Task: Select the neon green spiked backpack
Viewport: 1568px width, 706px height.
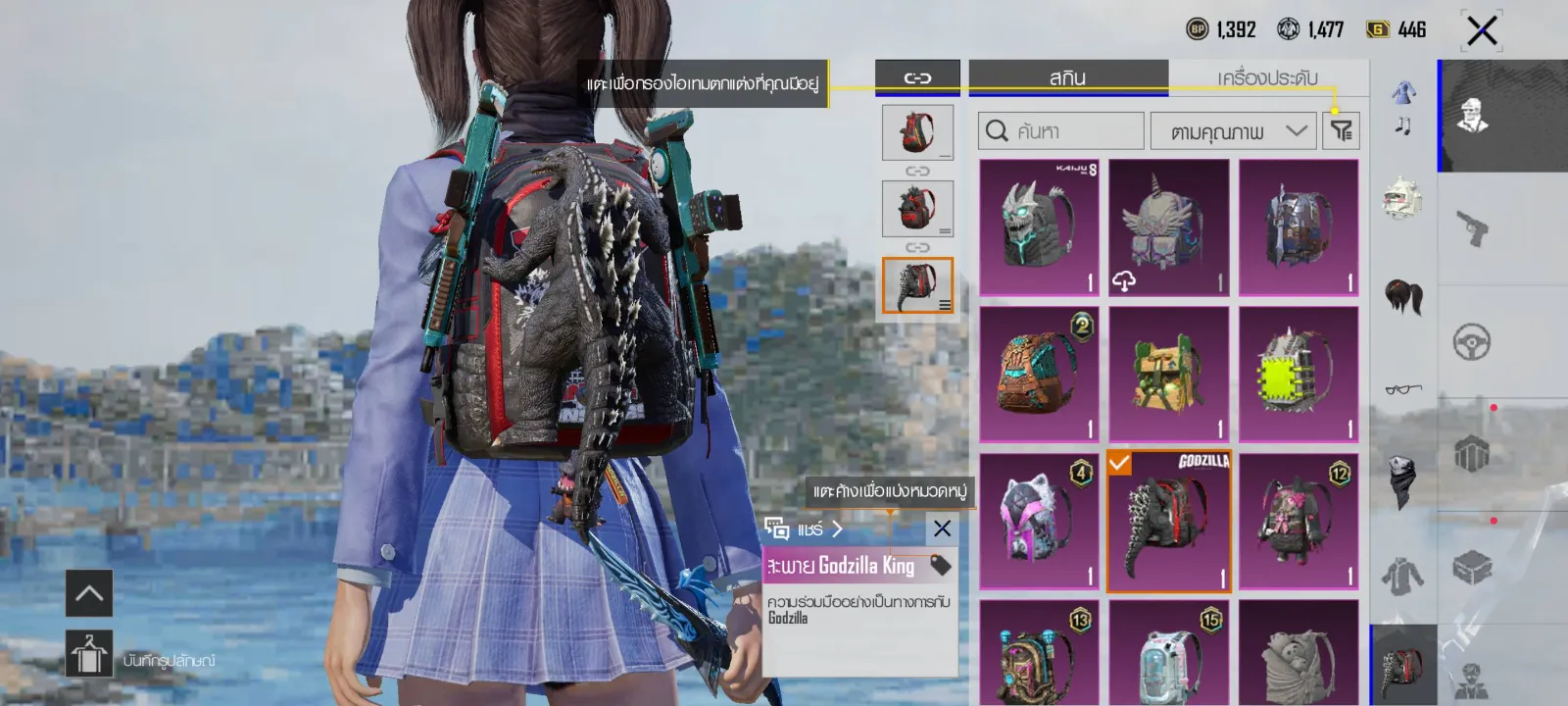Action: click(x=1298, y=375)
